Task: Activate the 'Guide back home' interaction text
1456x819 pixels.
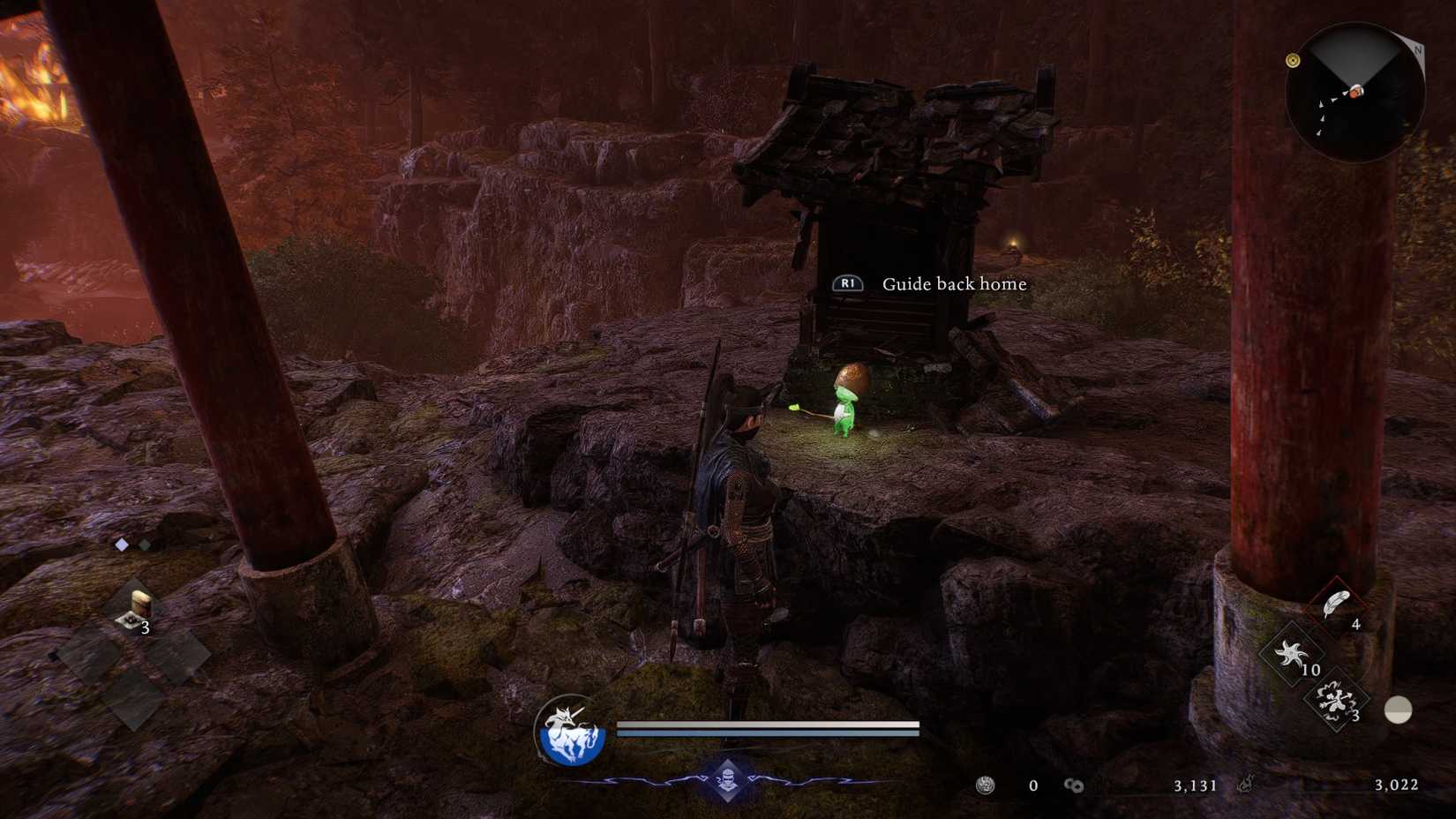Action: 953,284
